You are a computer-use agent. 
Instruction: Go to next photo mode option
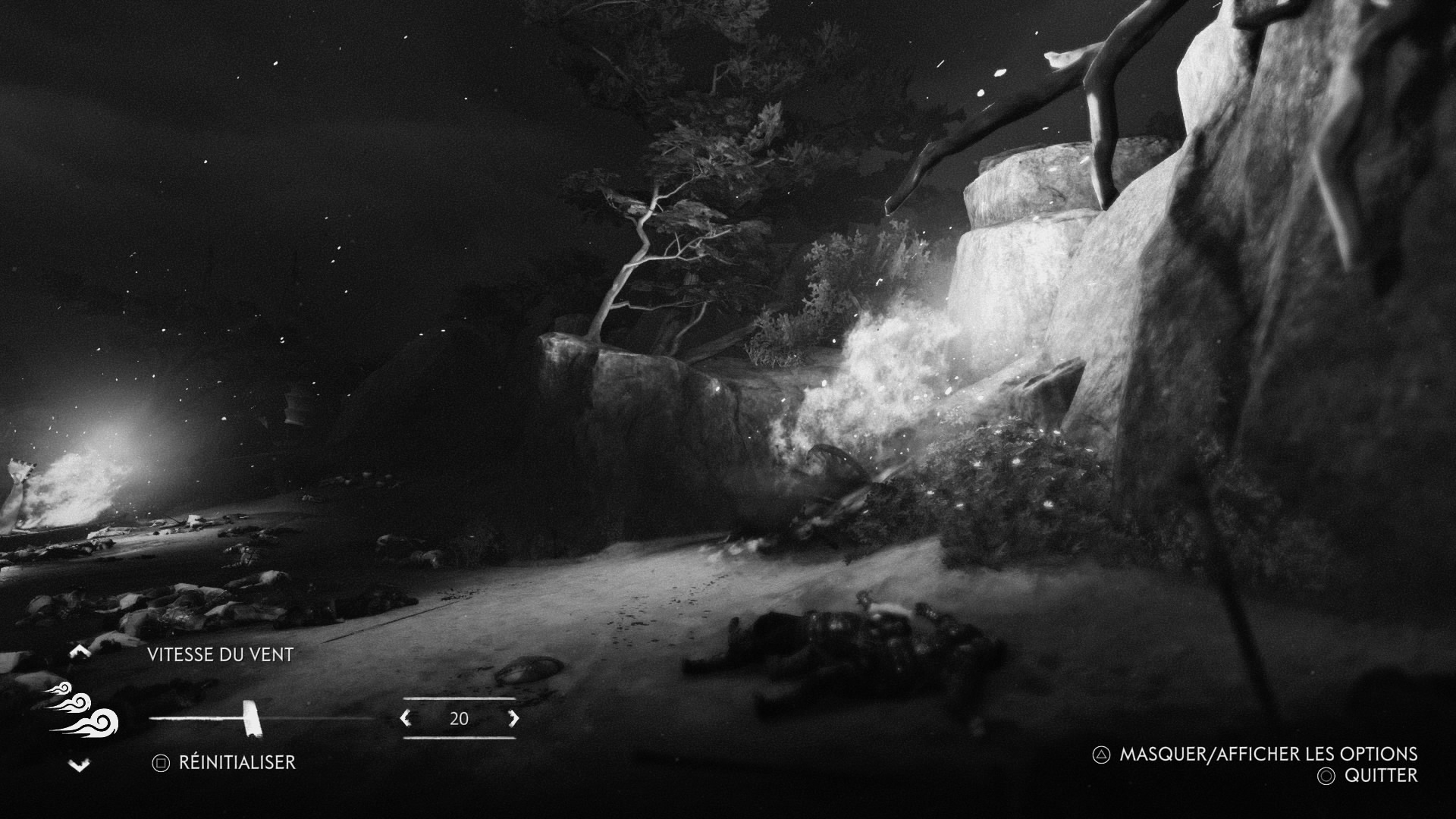[80, 766]
